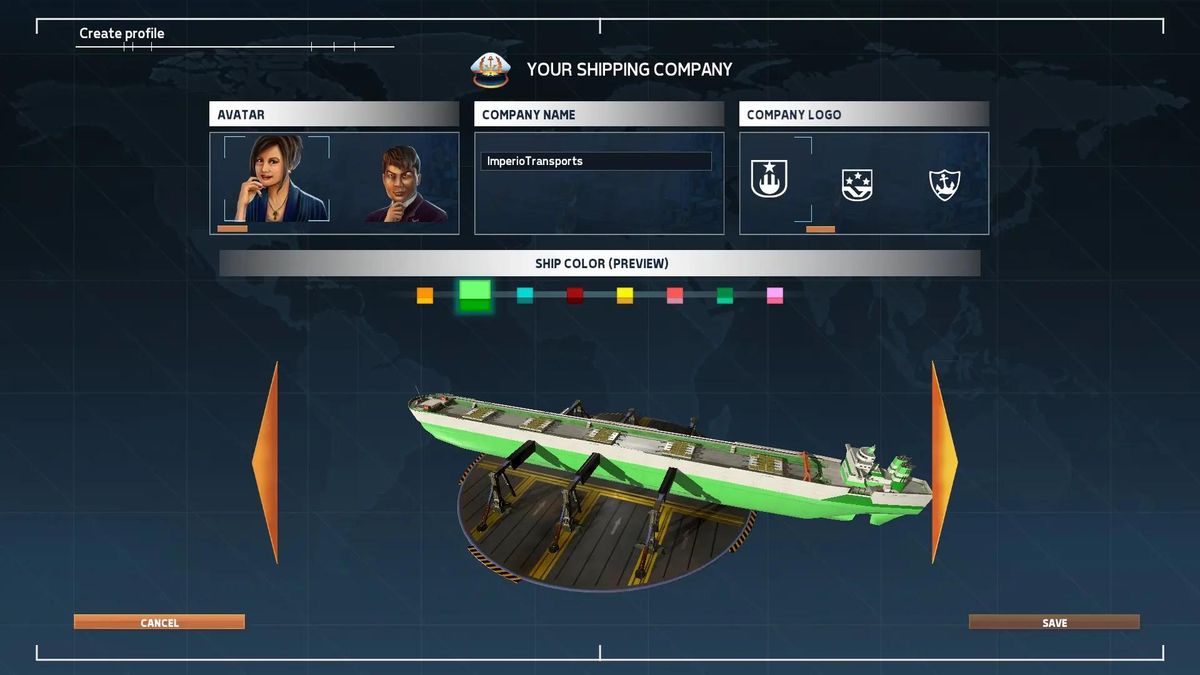Choose the three-star wave shield logo
Viewport: 1200px width, 675px height.
(857, 185)
